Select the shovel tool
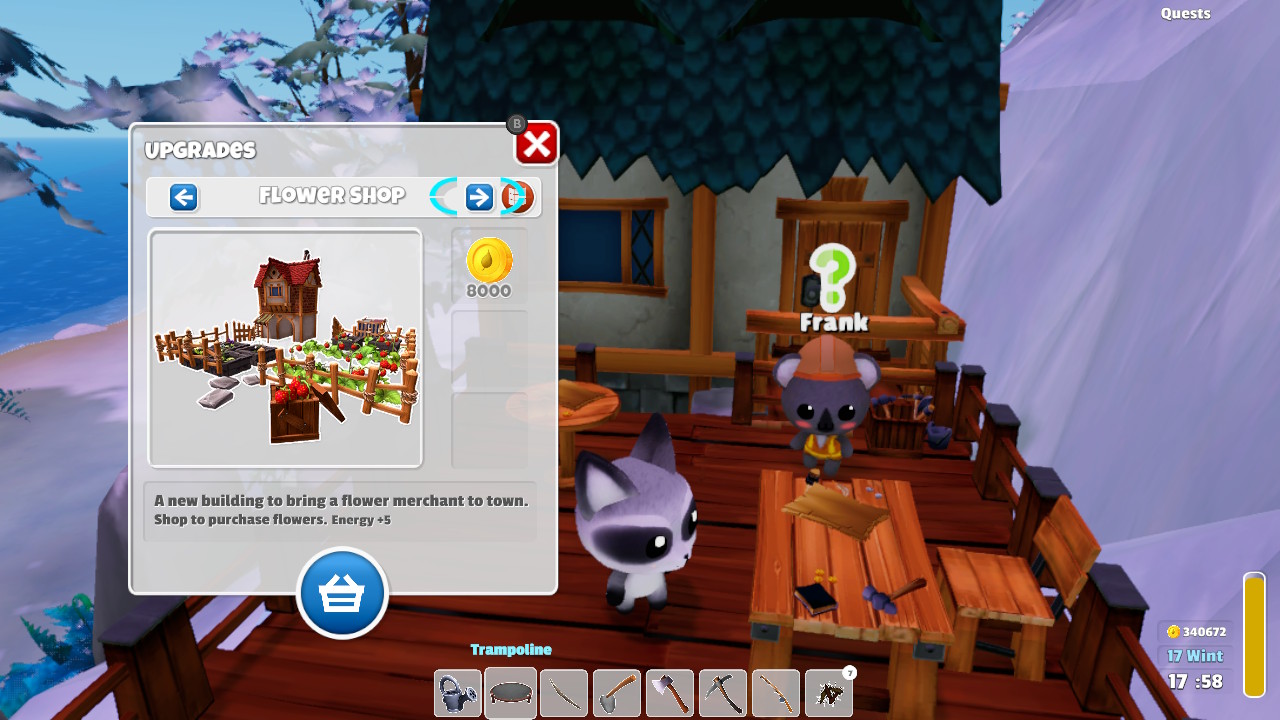1280x720 pixels. click(x=616, y=693)
